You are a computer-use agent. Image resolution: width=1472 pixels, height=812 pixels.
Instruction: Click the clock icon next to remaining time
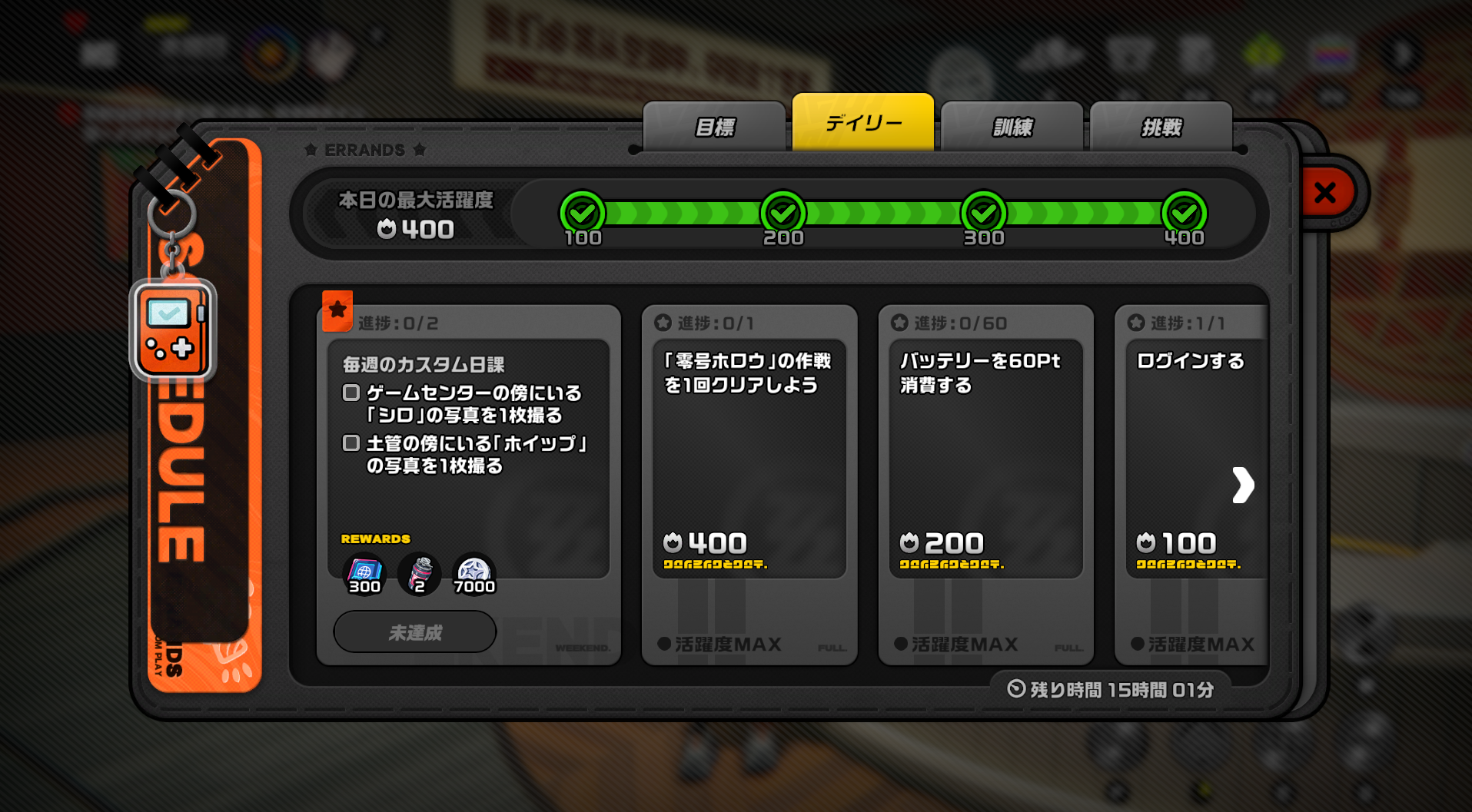pyautogui.click(x=1015, y=690)
